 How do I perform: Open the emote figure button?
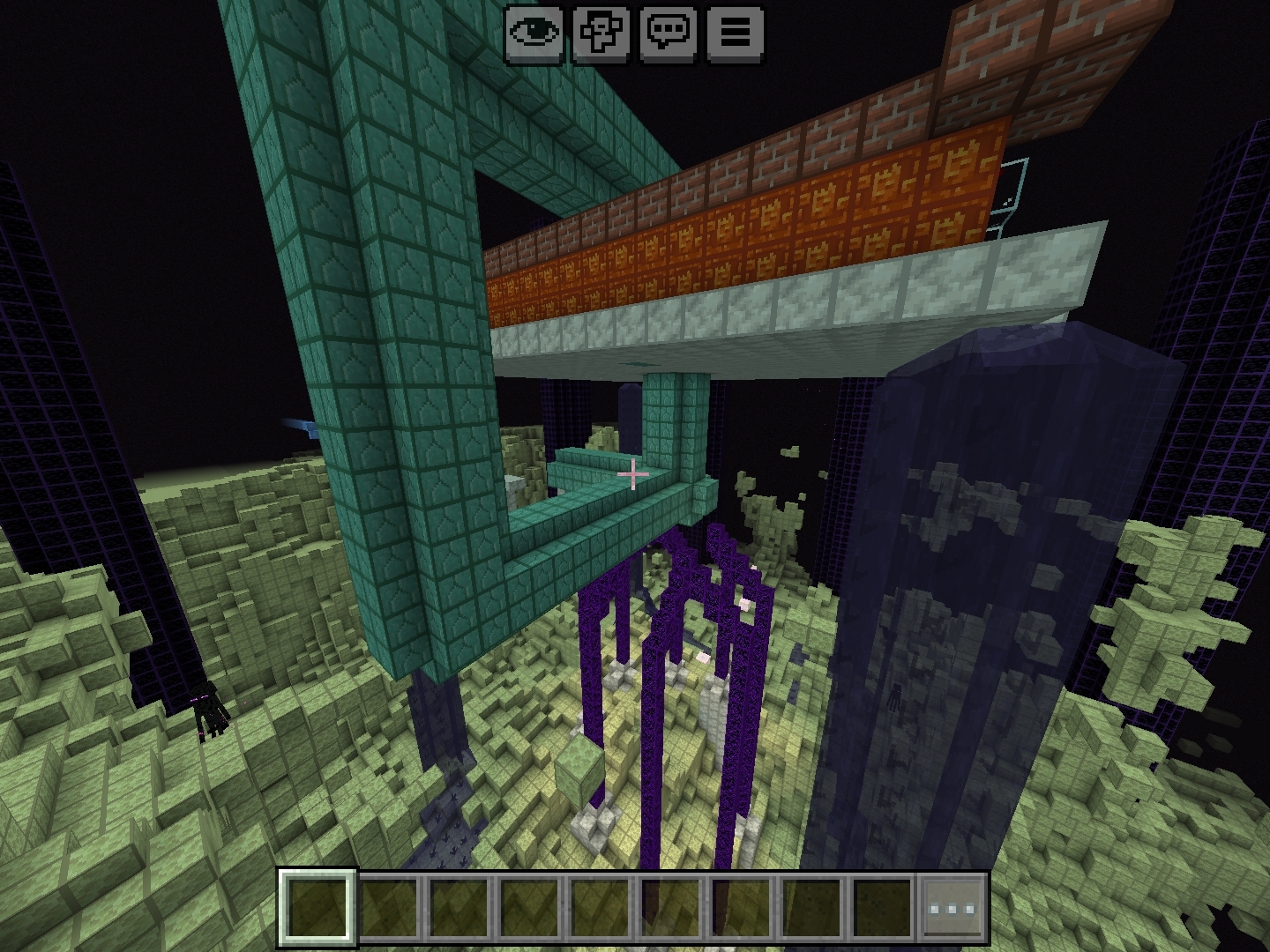[x=601, y=33]
